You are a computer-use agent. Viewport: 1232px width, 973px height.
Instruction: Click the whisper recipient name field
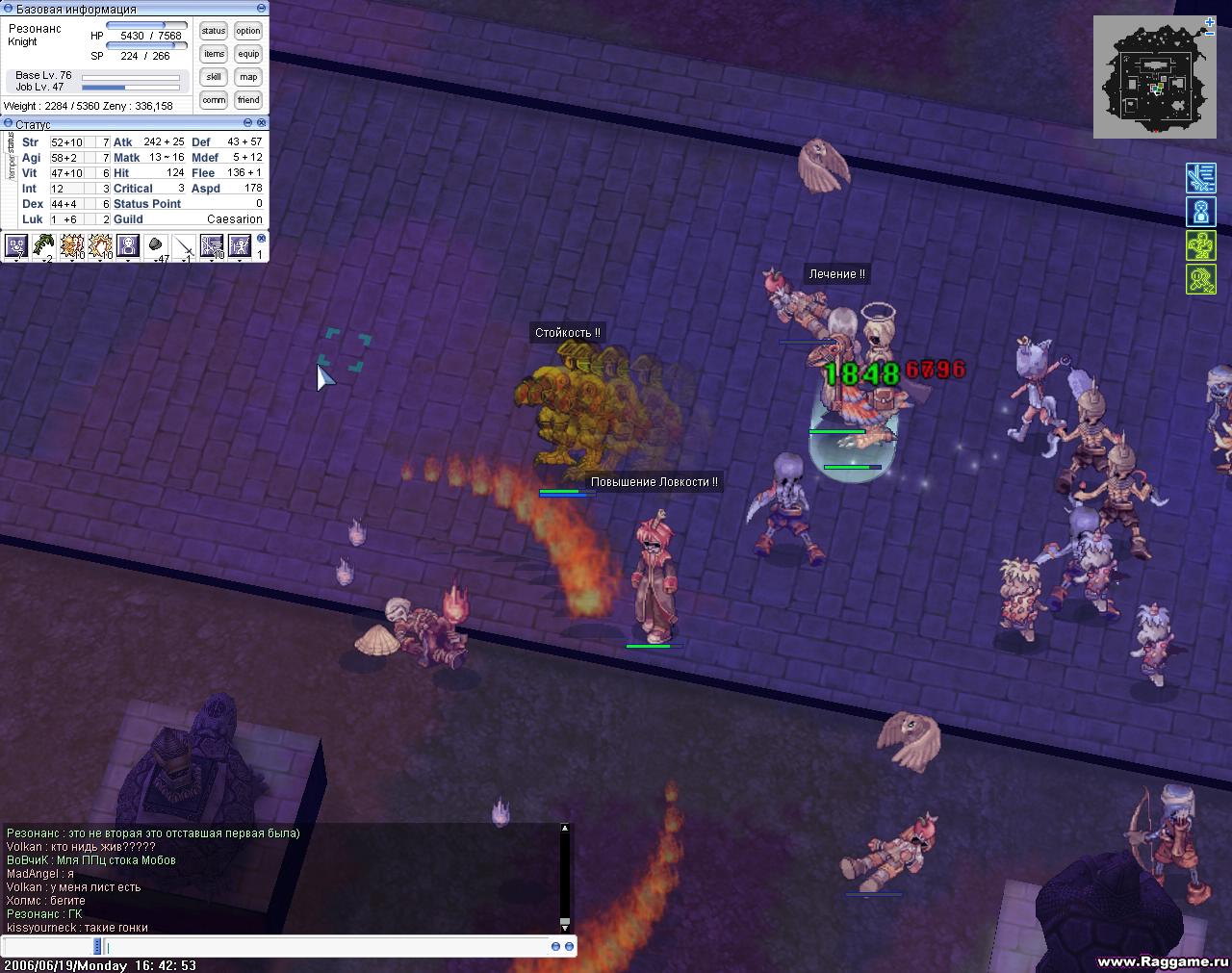pos(48,947)
